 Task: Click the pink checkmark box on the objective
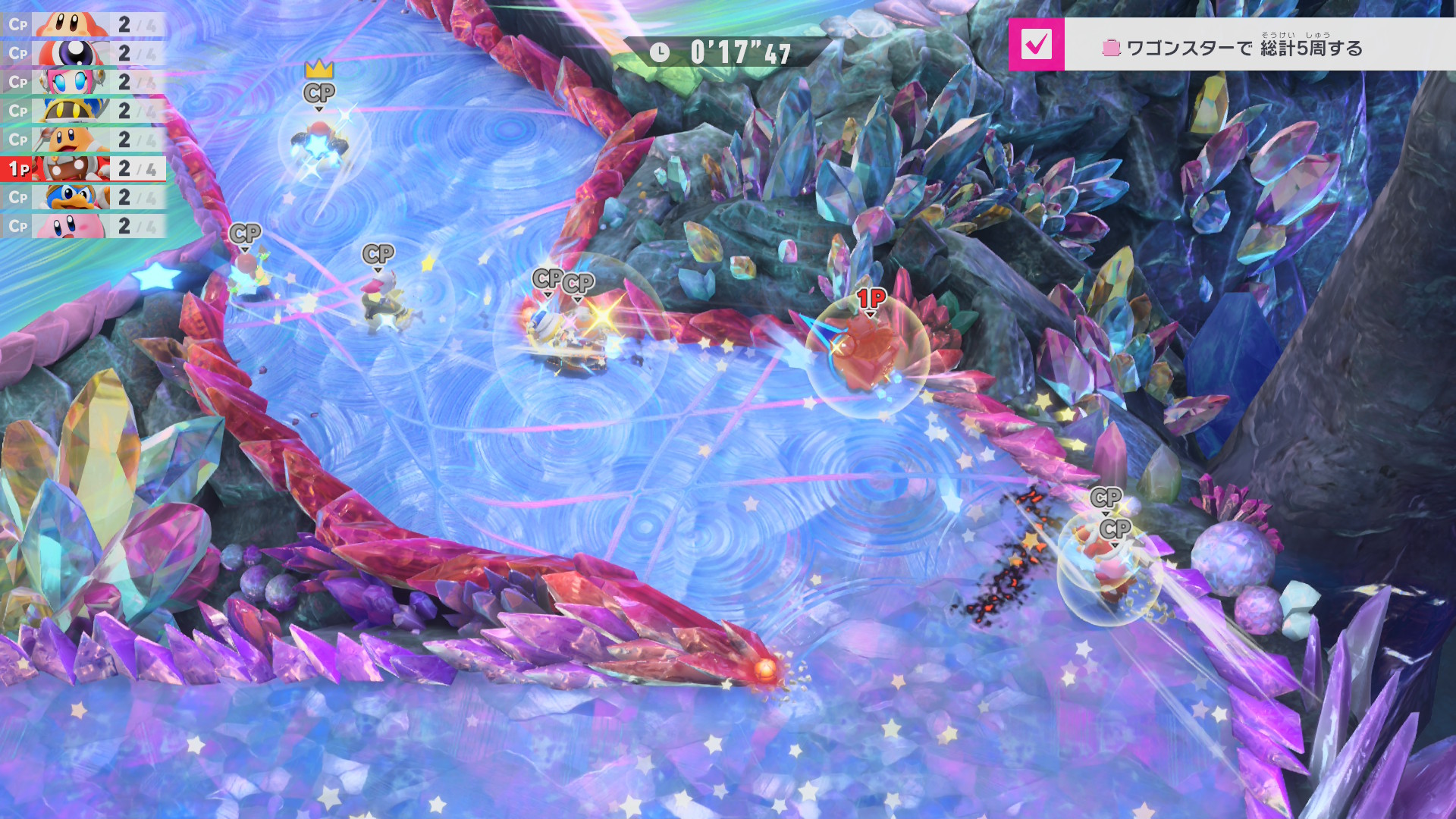tap(1036, 45)
